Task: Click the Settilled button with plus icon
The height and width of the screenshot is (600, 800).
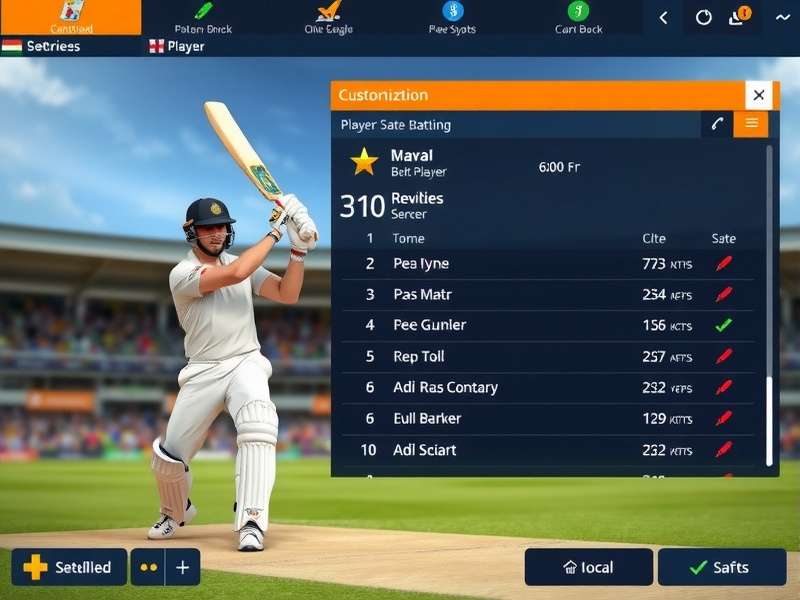Action: click(x=69, y=567)
